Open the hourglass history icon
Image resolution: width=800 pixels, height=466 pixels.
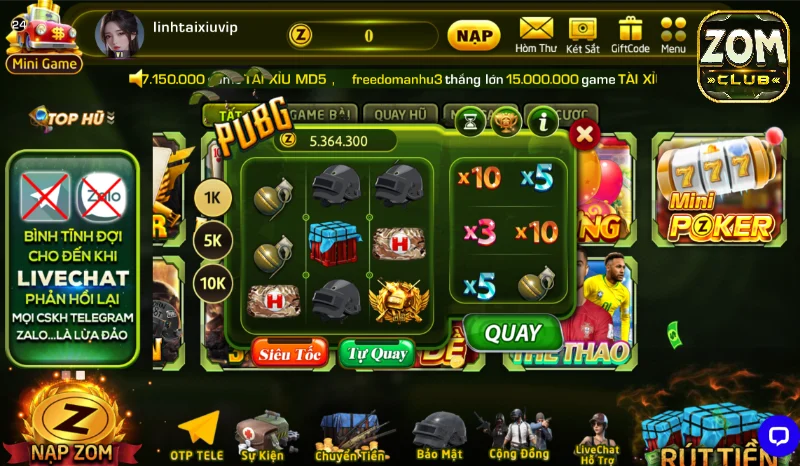pyautogui.click(x=470, y=122)
